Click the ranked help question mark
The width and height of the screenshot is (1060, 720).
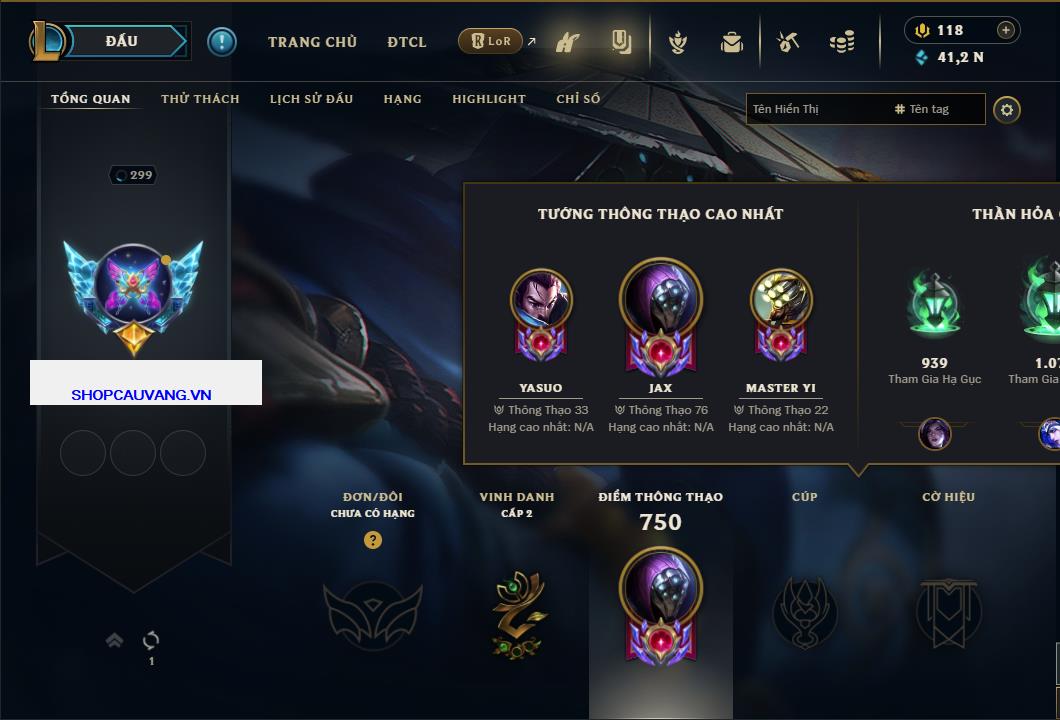tap(373, 540)
